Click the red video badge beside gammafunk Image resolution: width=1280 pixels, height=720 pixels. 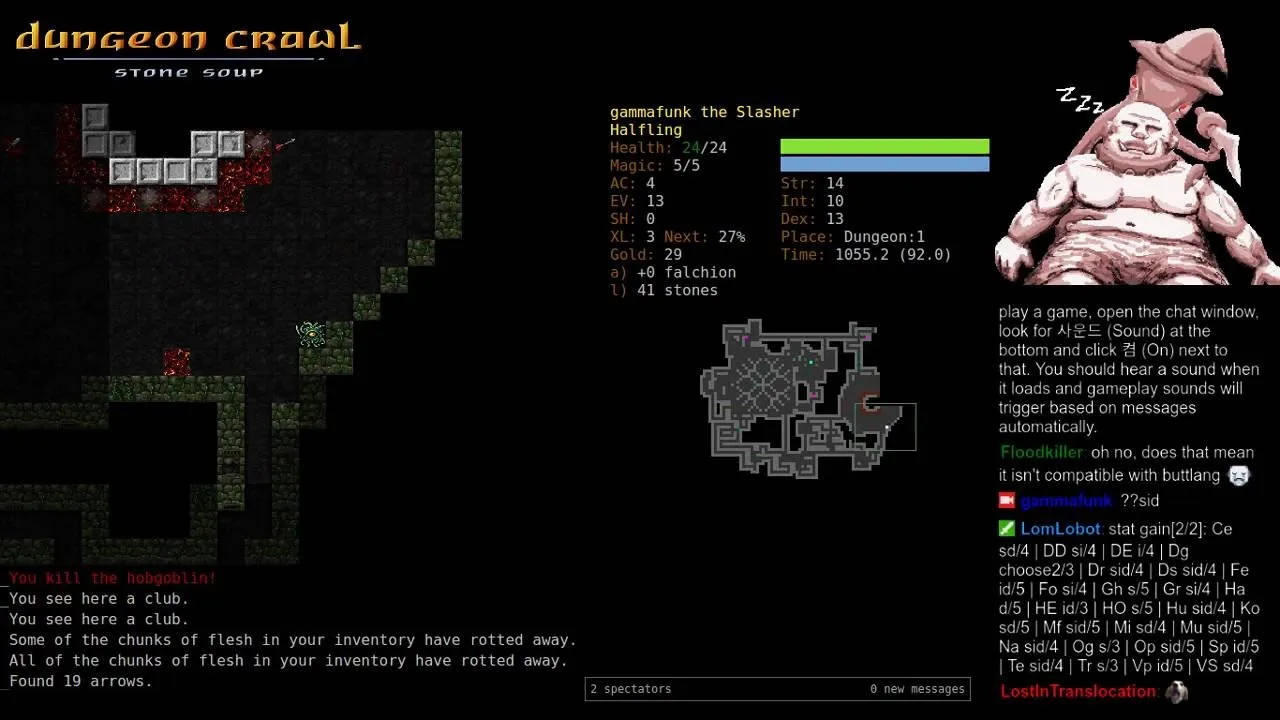1005,500
